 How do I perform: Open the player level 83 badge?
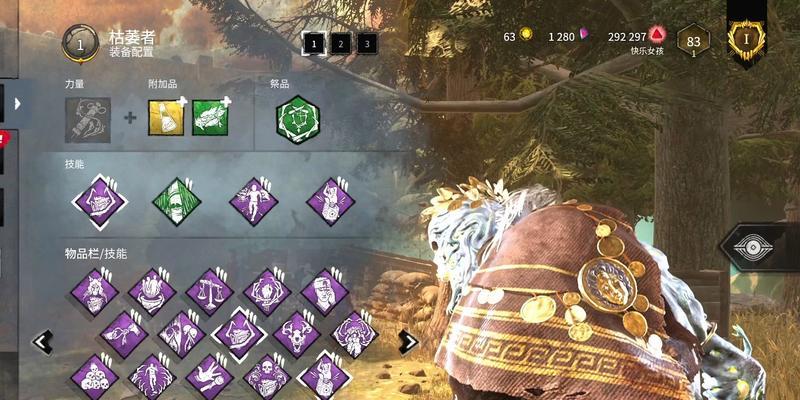692,42
